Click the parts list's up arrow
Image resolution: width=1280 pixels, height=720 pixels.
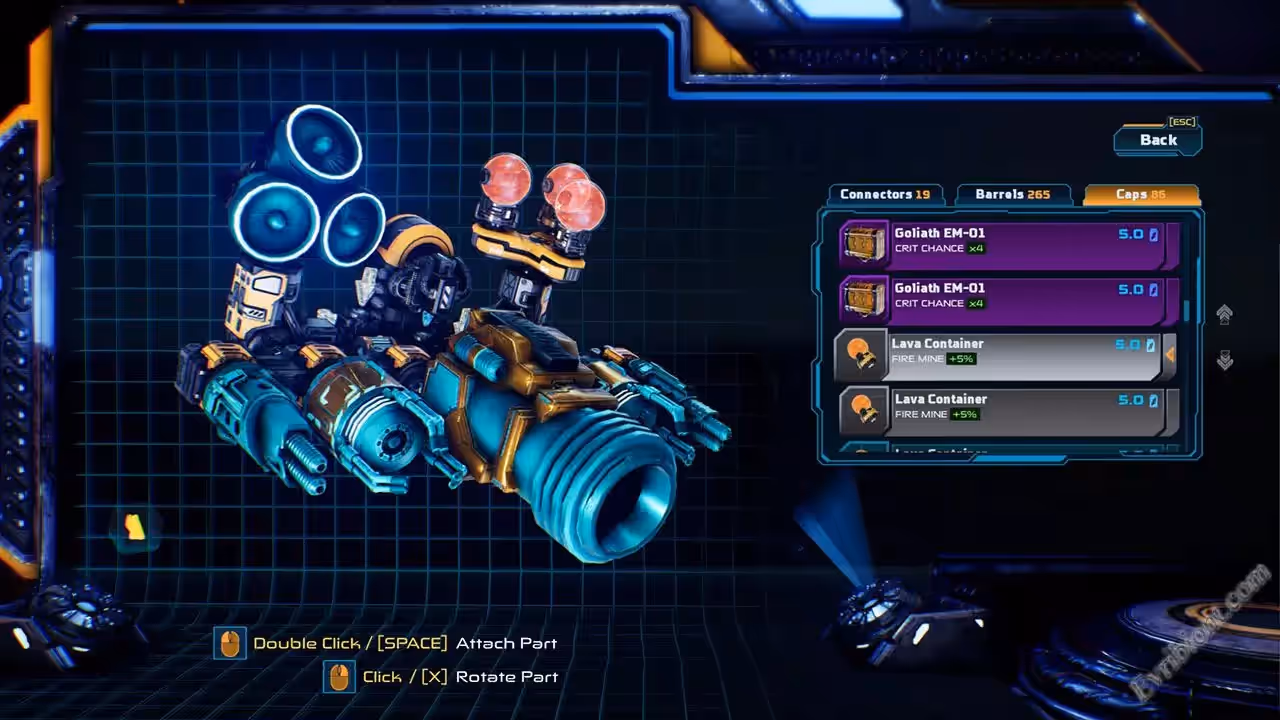[x=1224, y=314]
